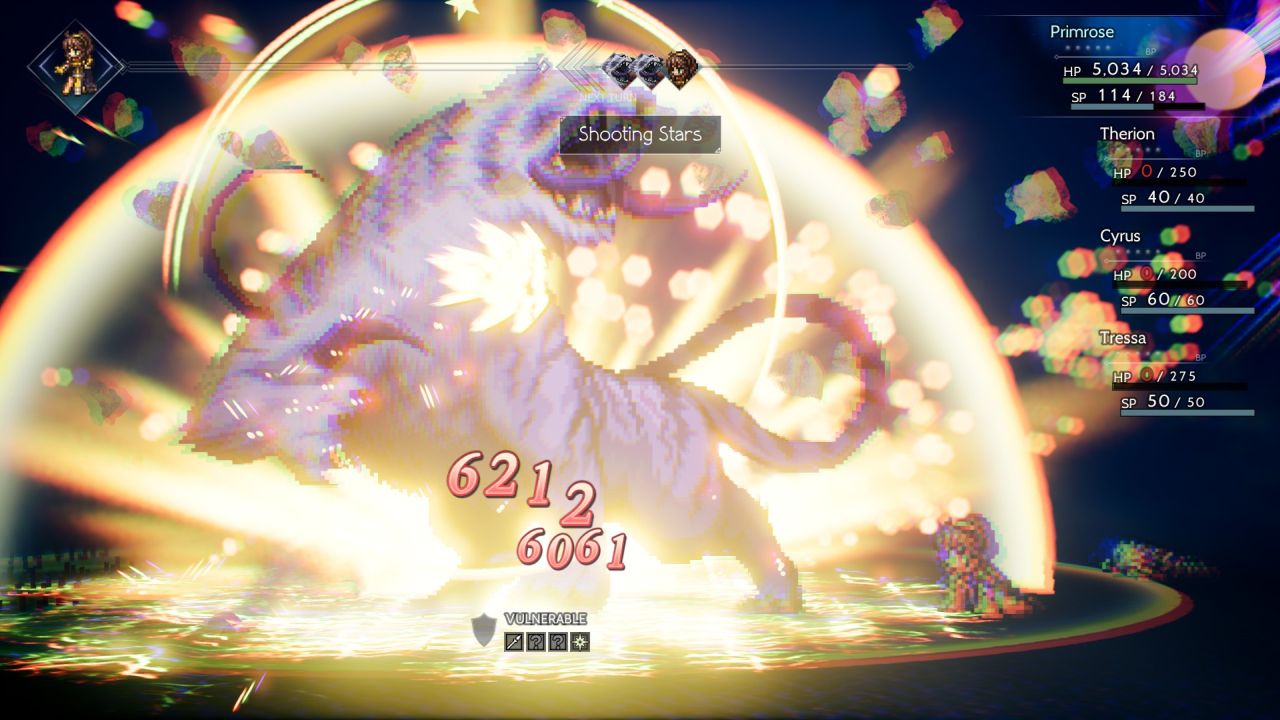Click the current-turn Primrose diamond portrait
Image resolution: width=1280 pixels, height=720 pixels.
coord(75,66)
